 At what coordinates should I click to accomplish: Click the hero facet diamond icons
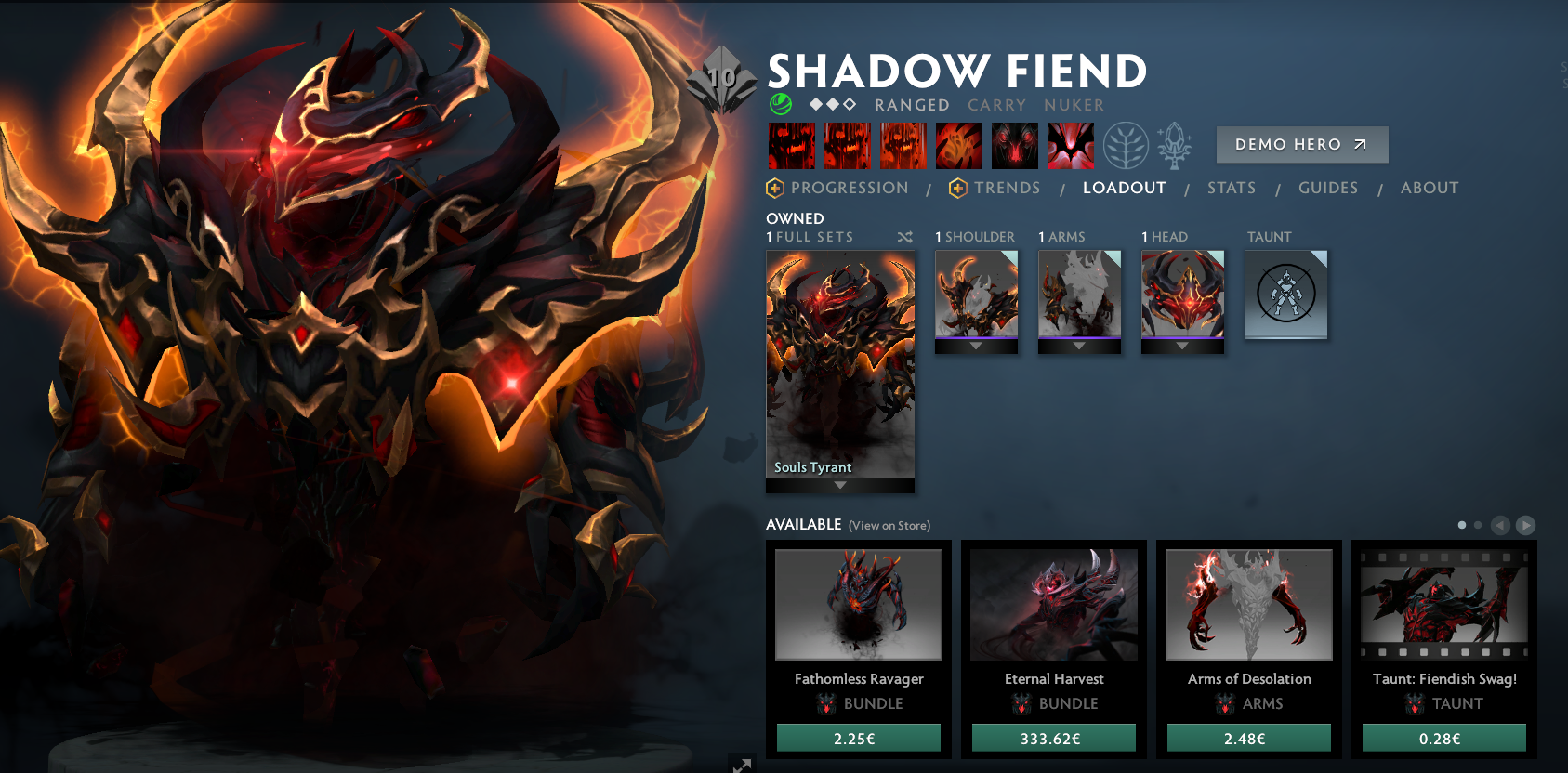click(x=831, y=104)
